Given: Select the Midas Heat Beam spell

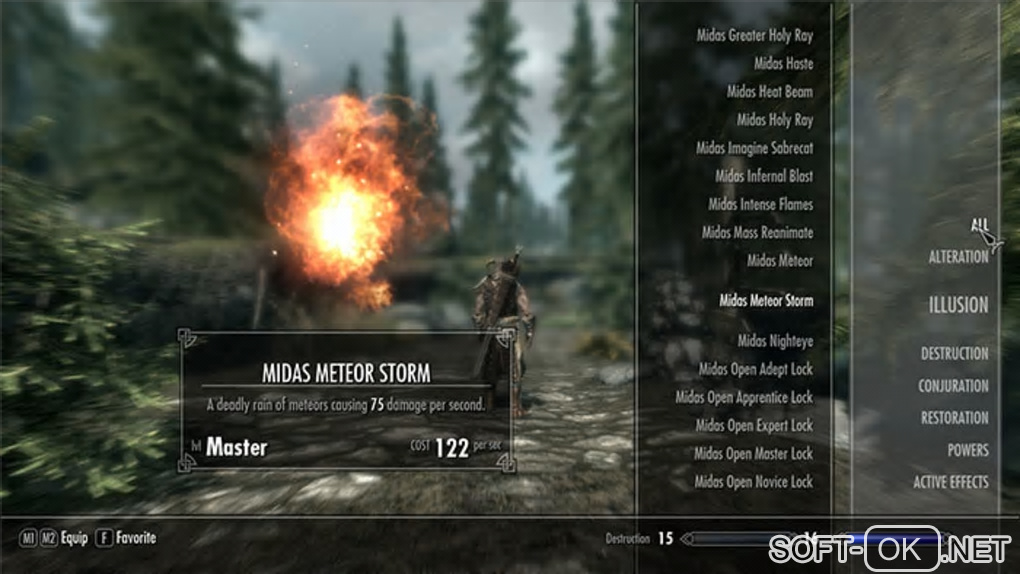Looking at the screenshot, I should coord(769,92).
